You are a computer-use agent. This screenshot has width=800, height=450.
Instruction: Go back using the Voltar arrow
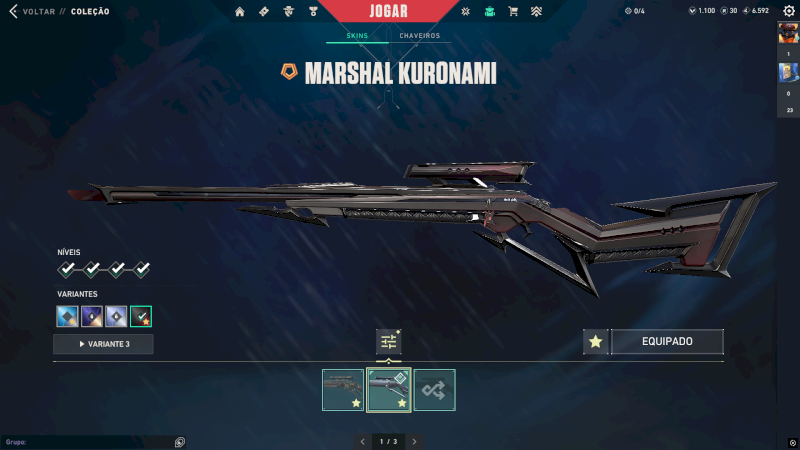point(13,11)
